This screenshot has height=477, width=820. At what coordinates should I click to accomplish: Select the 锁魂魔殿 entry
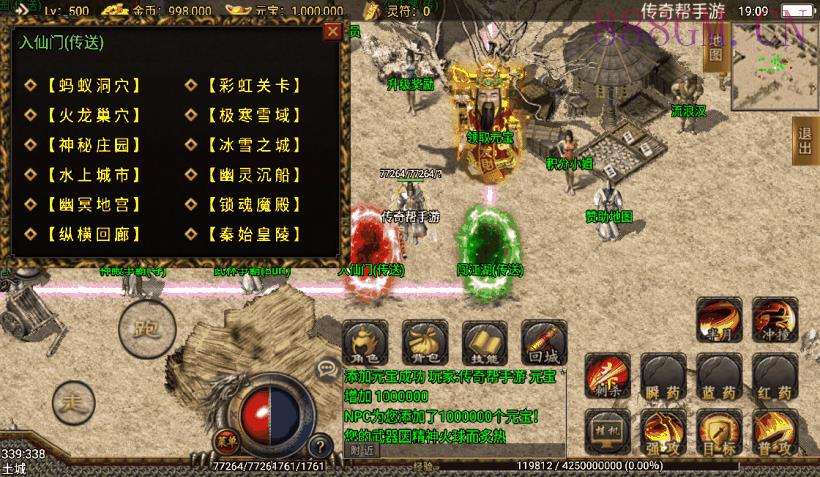tap(252, 205)
